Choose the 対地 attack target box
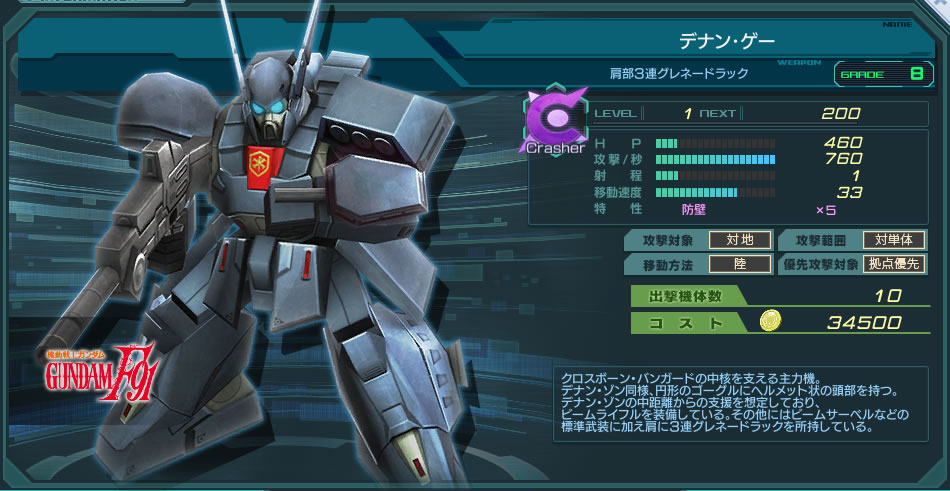 tap(740, 240)
